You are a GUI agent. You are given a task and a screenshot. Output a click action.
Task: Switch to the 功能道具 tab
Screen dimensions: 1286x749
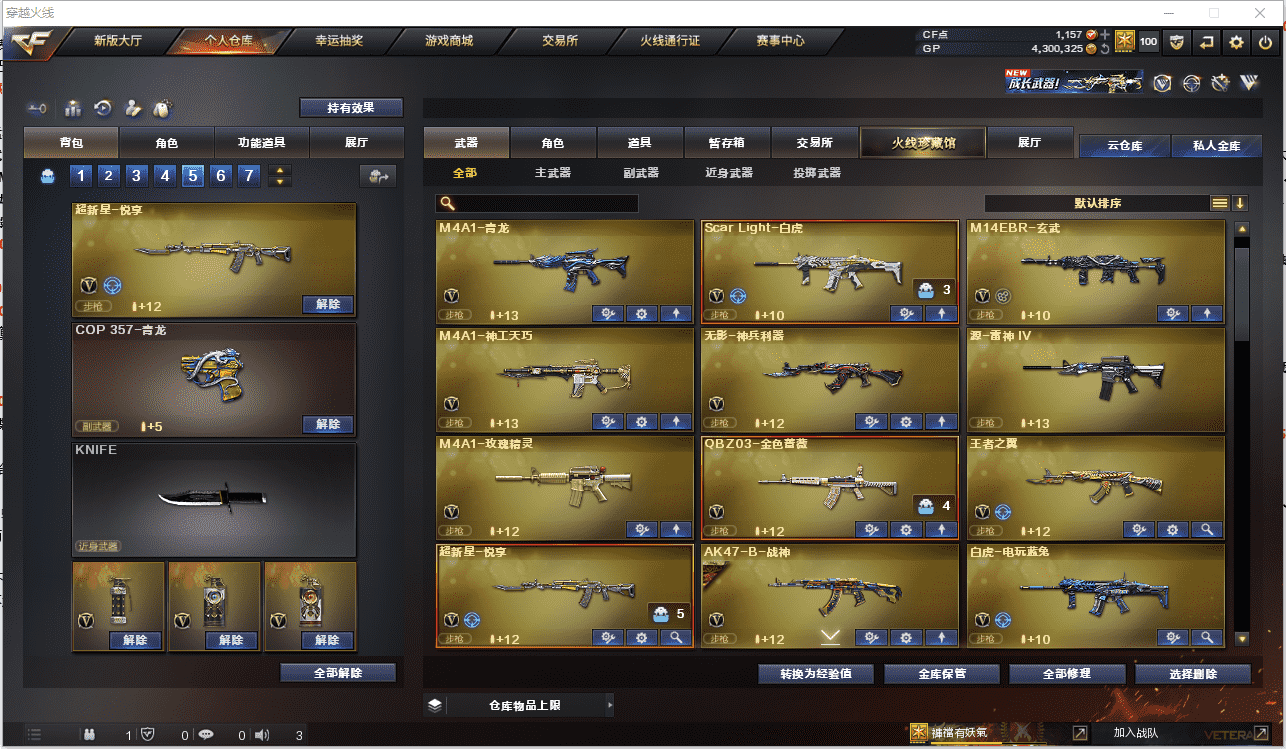tap(261, 143)
